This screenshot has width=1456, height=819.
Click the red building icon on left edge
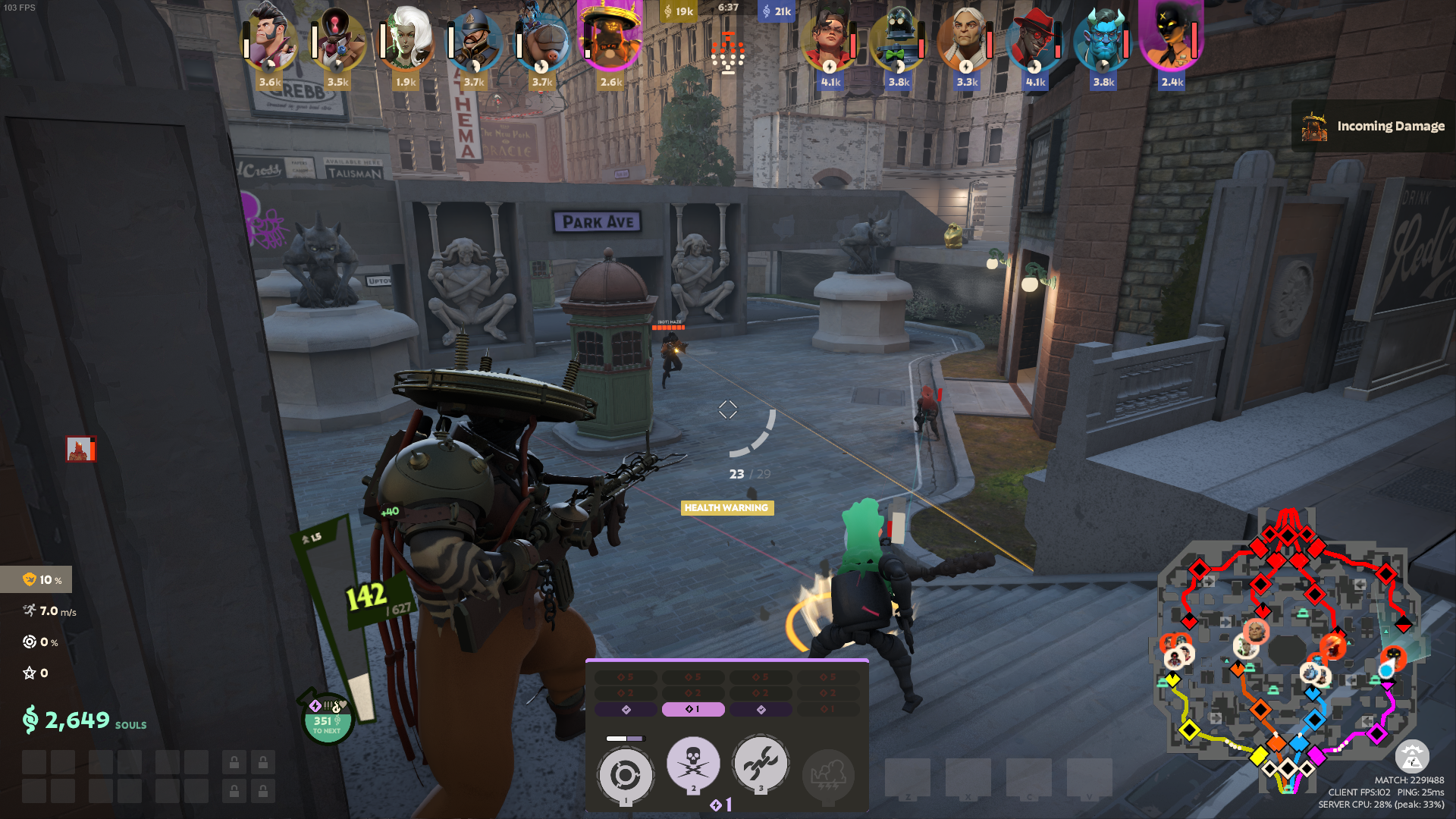(80, 449)
